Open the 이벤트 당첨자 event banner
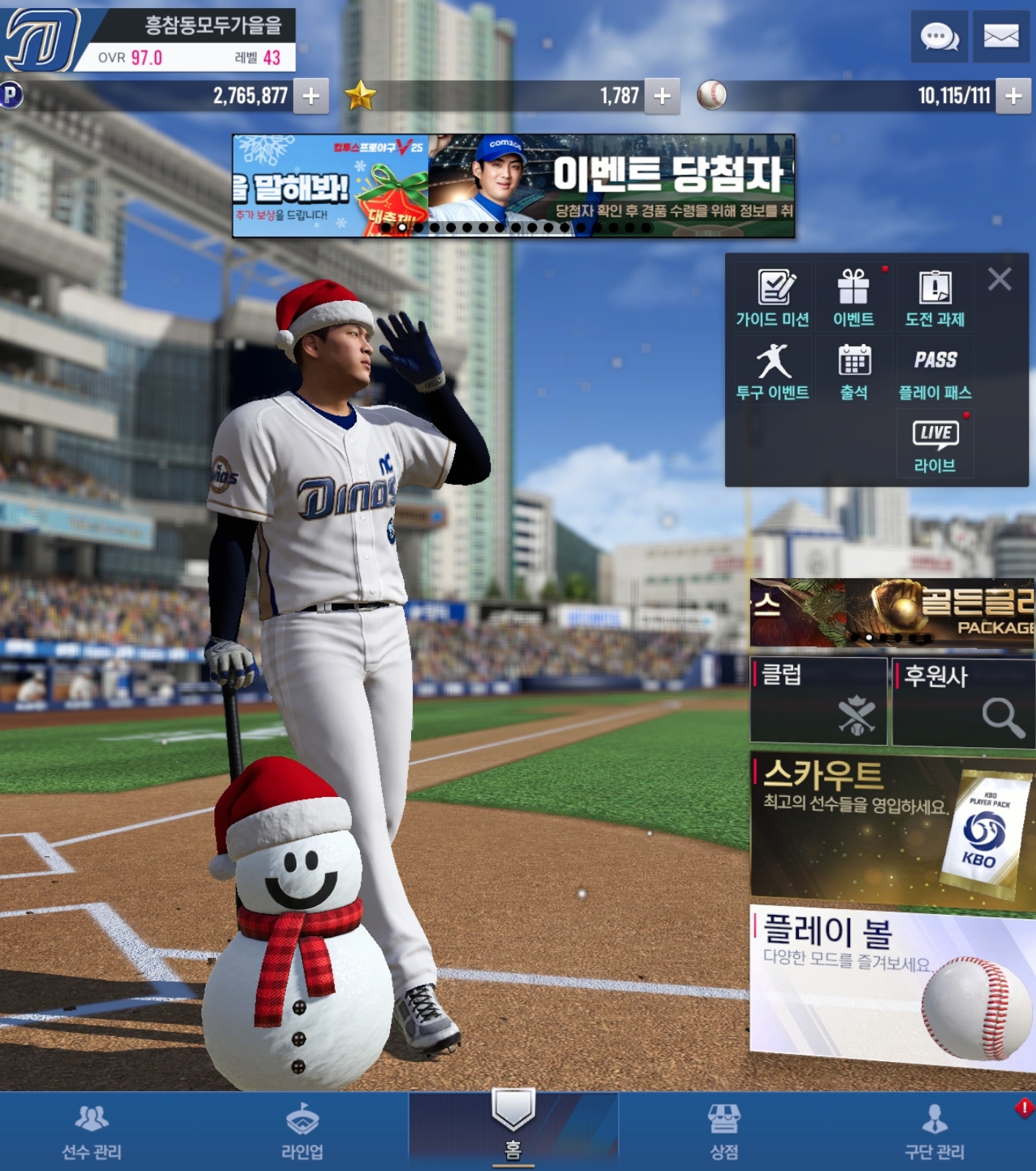 611,185
